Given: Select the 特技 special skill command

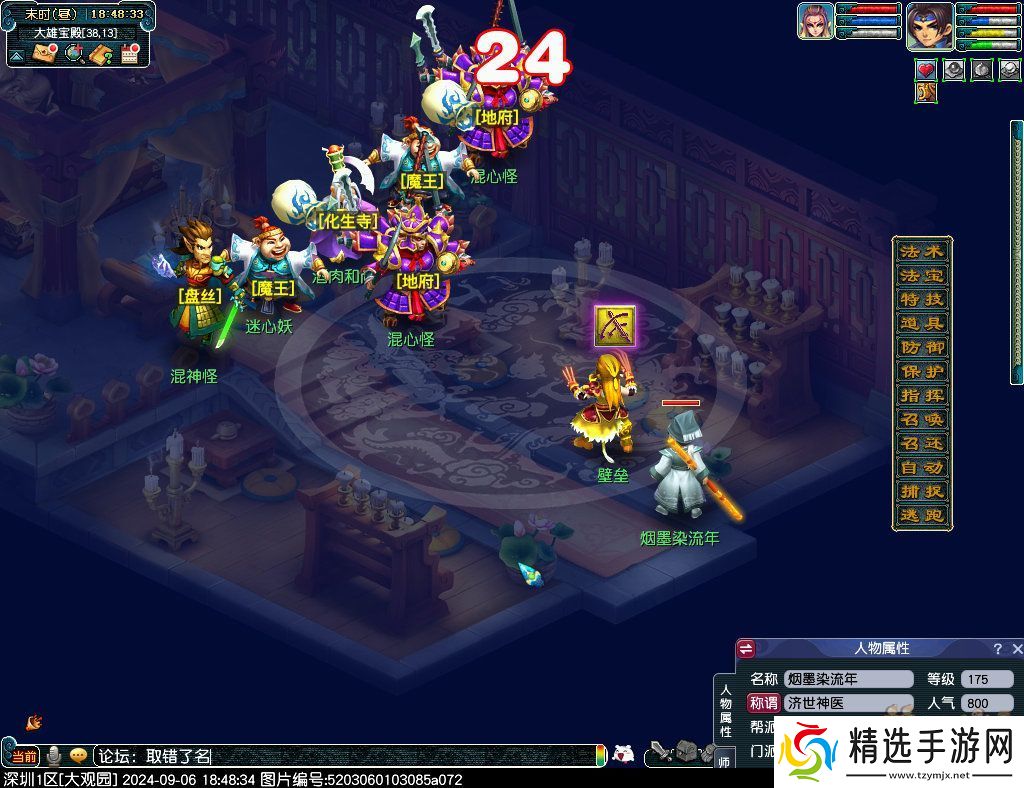Looking at the screenshot, I should tap(921, 299).
